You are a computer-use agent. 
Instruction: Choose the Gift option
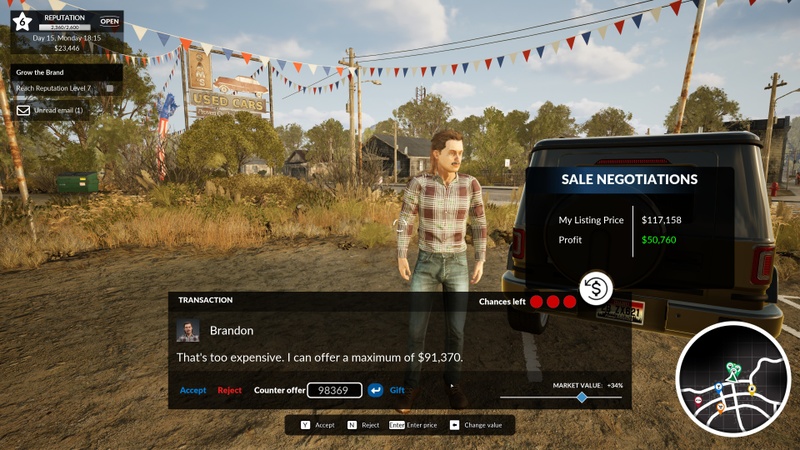pos(397,390)
